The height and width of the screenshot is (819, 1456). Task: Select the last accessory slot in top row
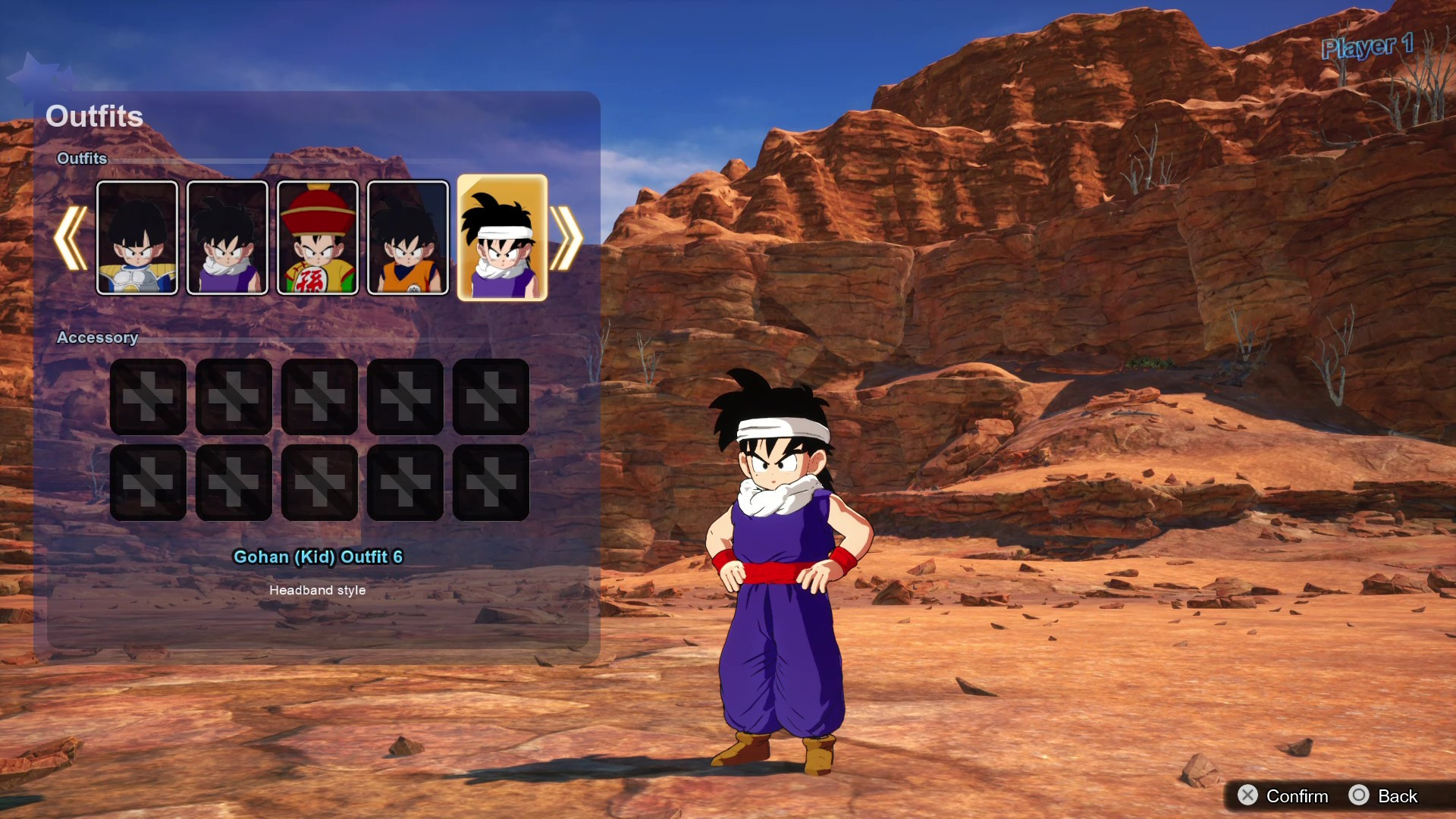click(x=491, y=397)
